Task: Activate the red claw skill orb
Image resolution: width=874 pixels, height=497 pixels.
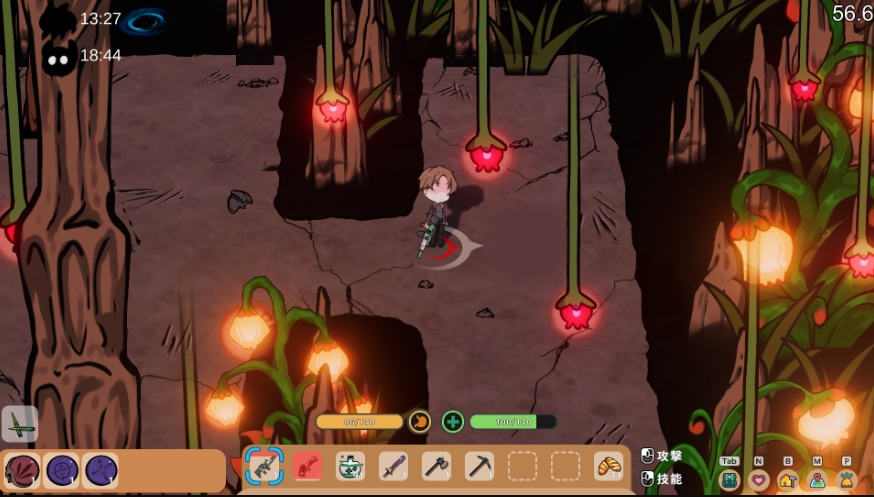Action: click(x=22, y=470)
